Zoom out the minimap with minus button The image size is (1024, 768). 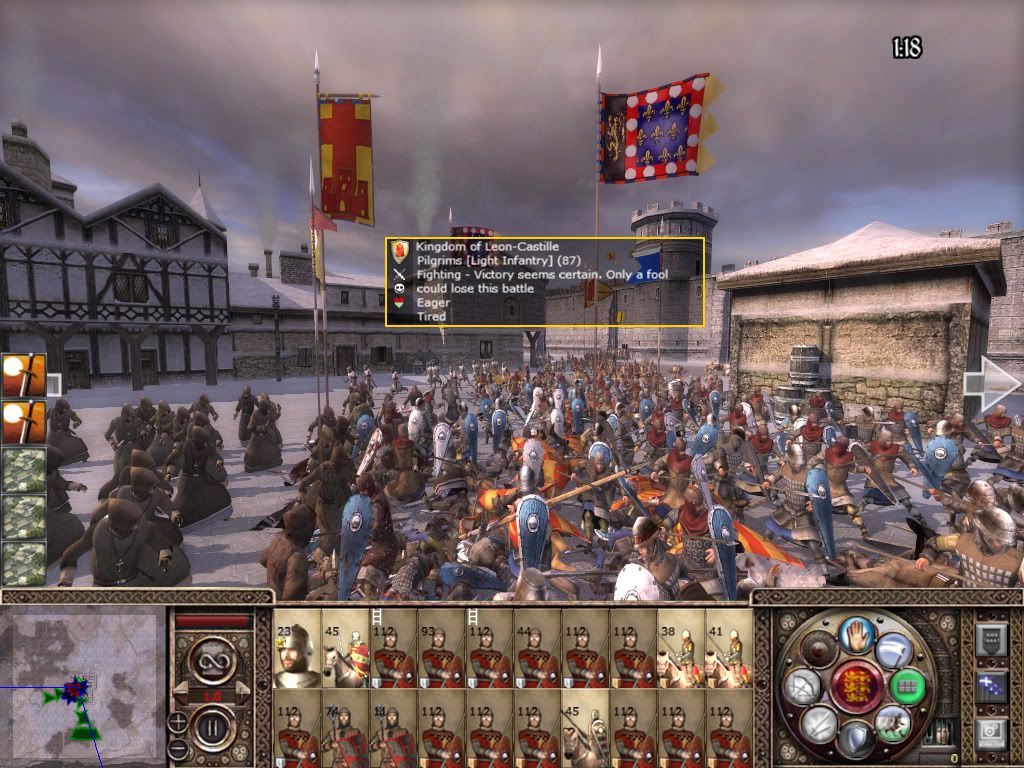(178, 748)
